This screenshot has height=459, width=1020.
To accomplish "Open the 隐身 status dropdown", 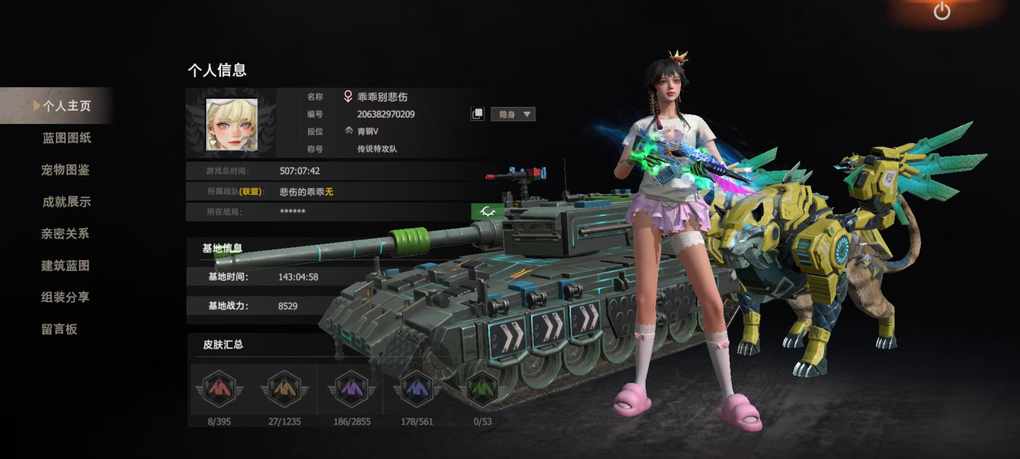I will [514, 114].
